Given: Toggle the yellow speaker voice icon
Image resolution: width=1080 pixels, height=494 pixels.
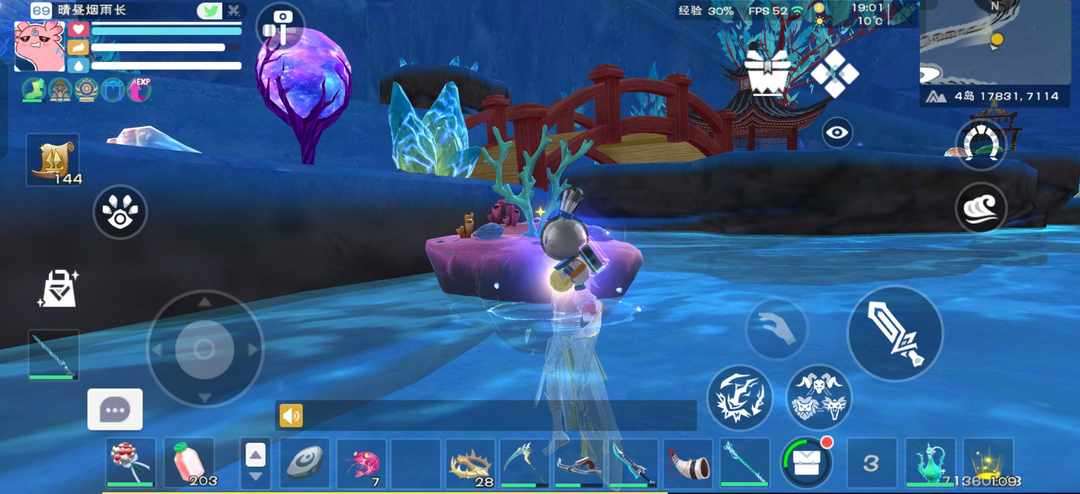Looking at the screenshot, I should pos(291,416).
